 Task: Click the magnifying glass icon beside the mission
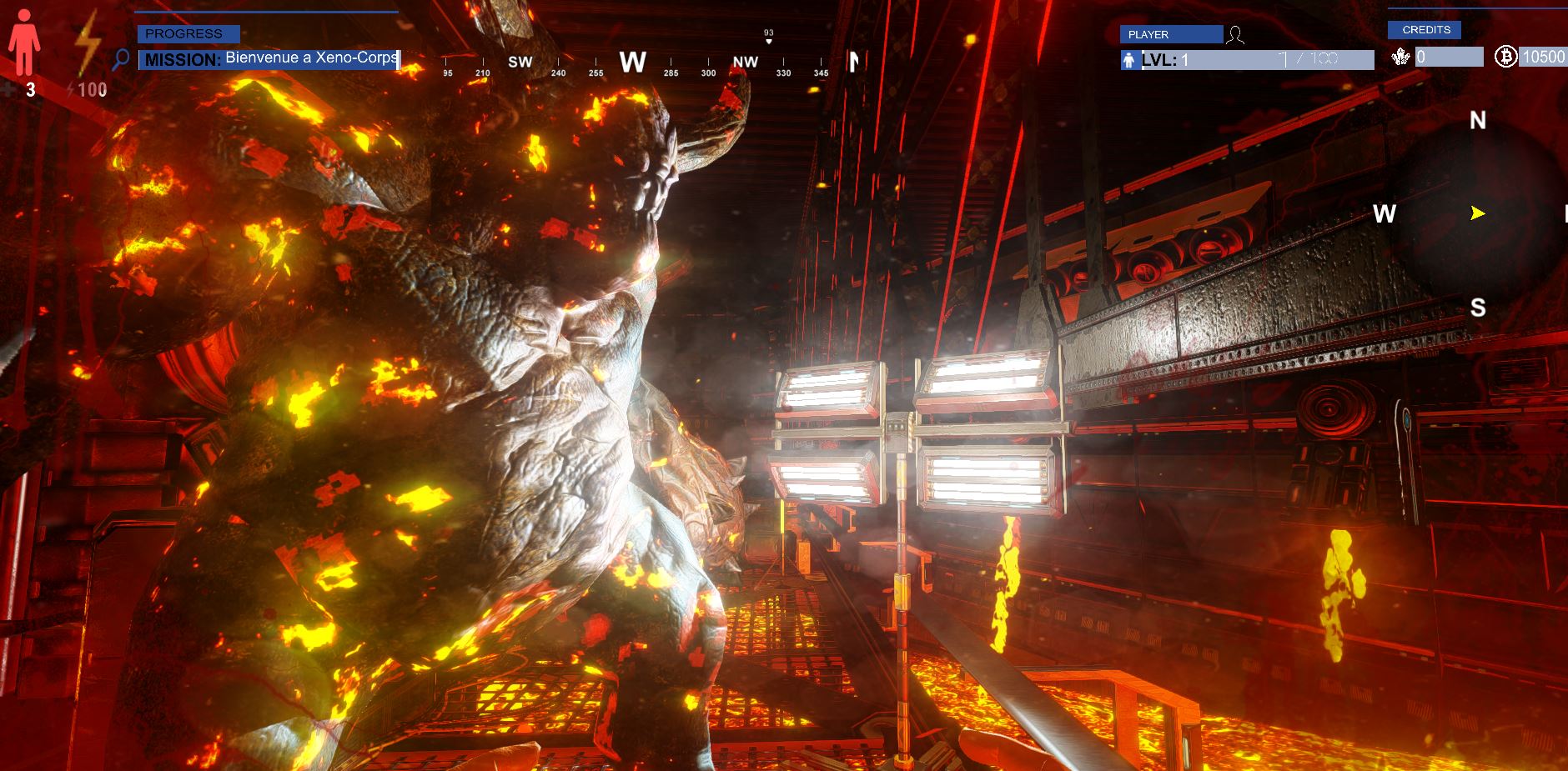[x=121, y=59]
